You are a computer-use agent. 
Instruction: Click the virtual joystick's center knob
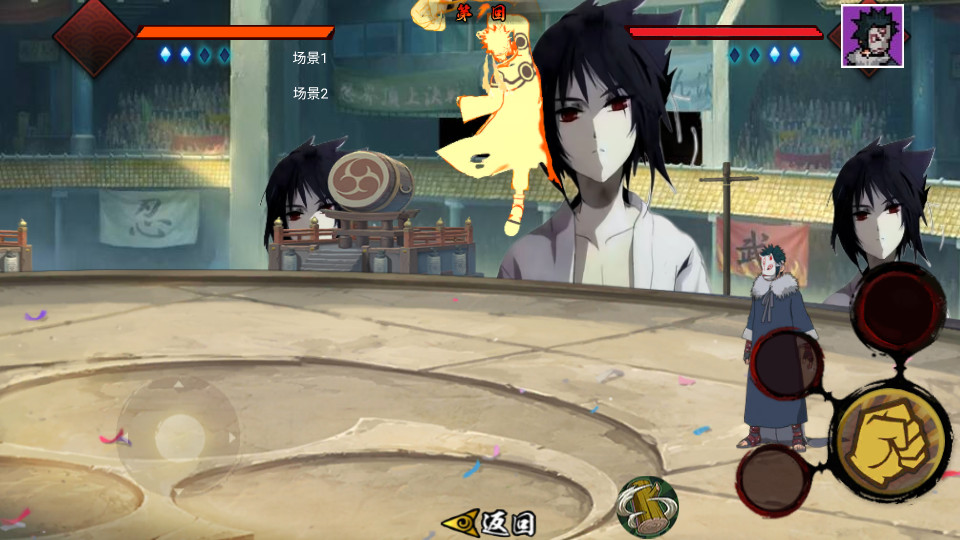click(x=180, y=437)
